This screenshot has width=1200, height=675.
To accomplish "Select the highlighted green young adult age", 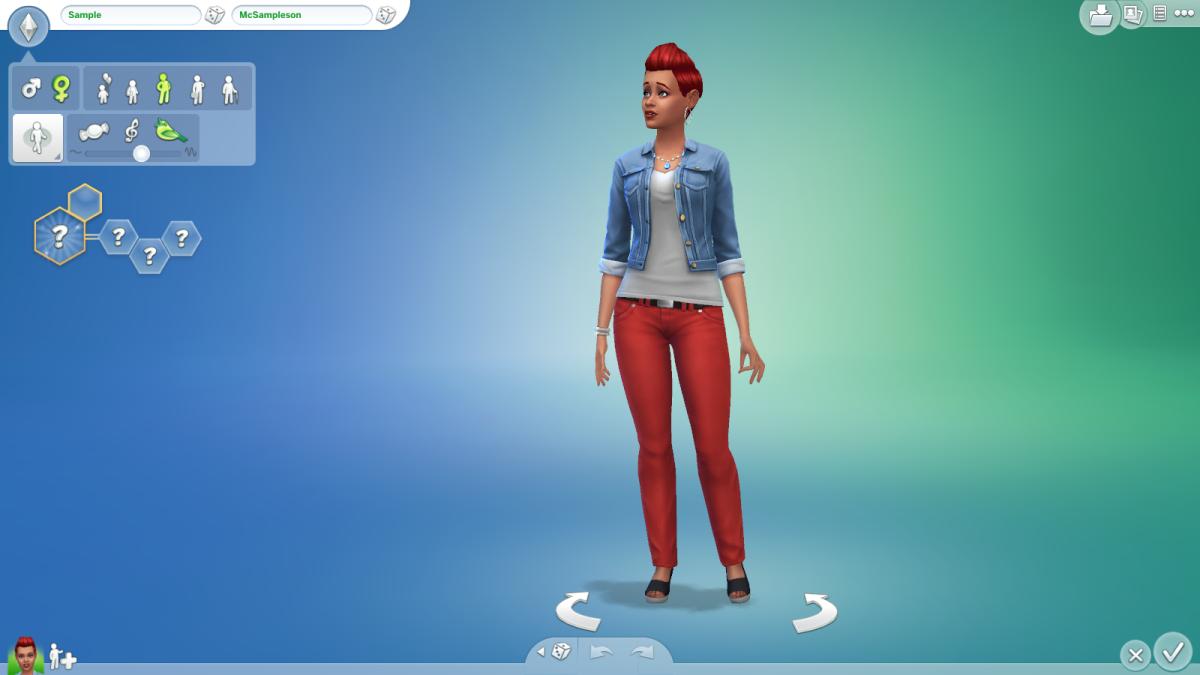I will [164, 90].
